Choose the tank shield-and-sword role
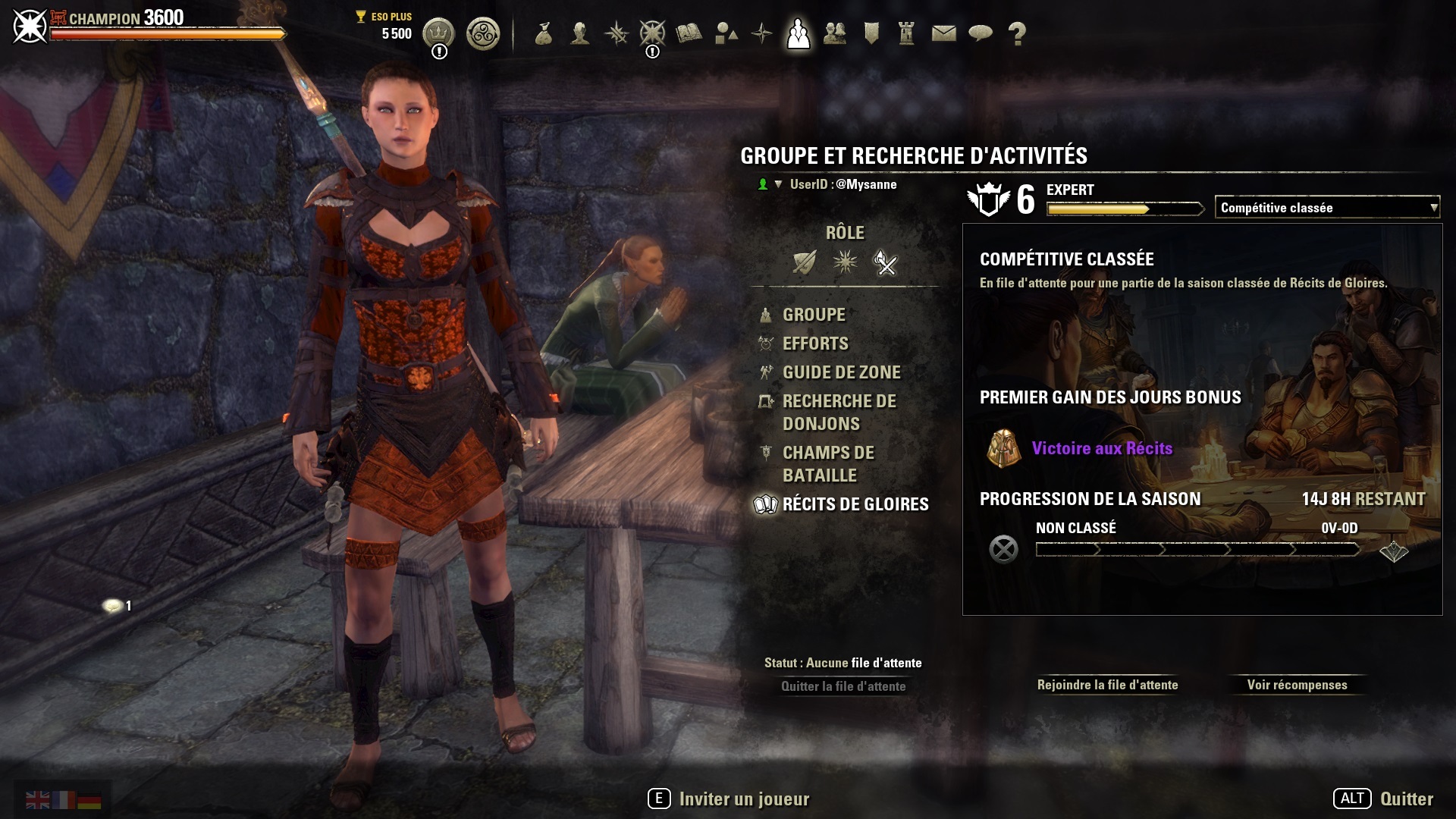 pyautogui.click(x=804, y=262)
